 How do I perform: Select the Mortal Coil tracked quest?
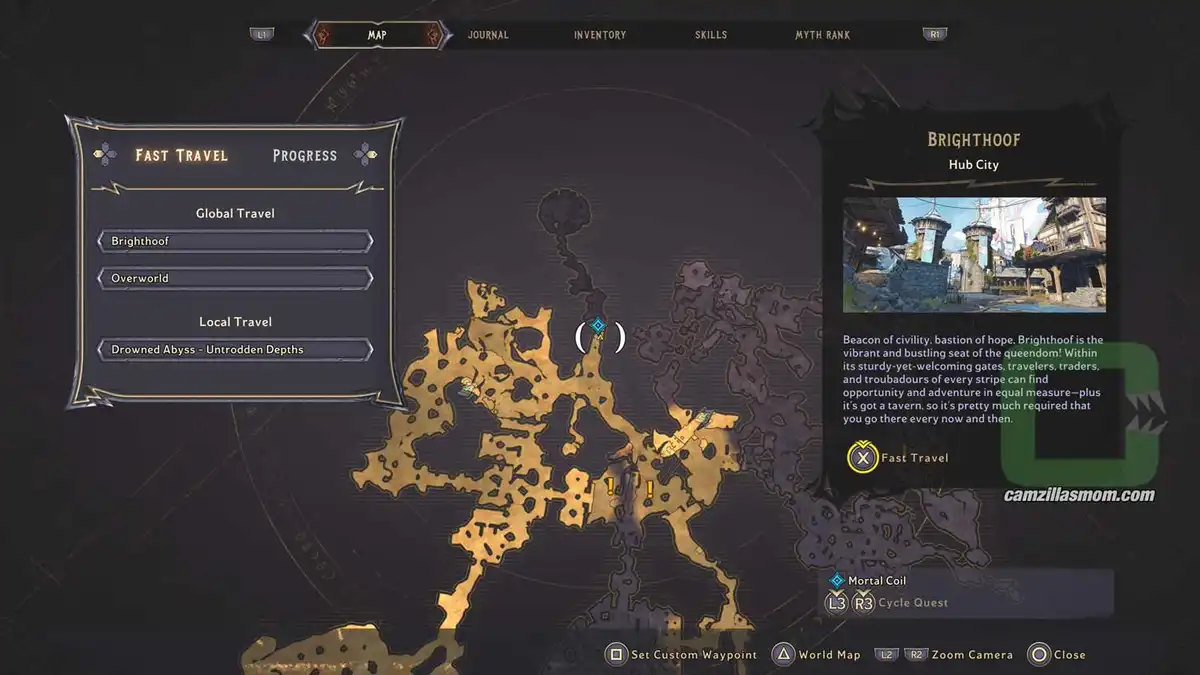point(876,580)
